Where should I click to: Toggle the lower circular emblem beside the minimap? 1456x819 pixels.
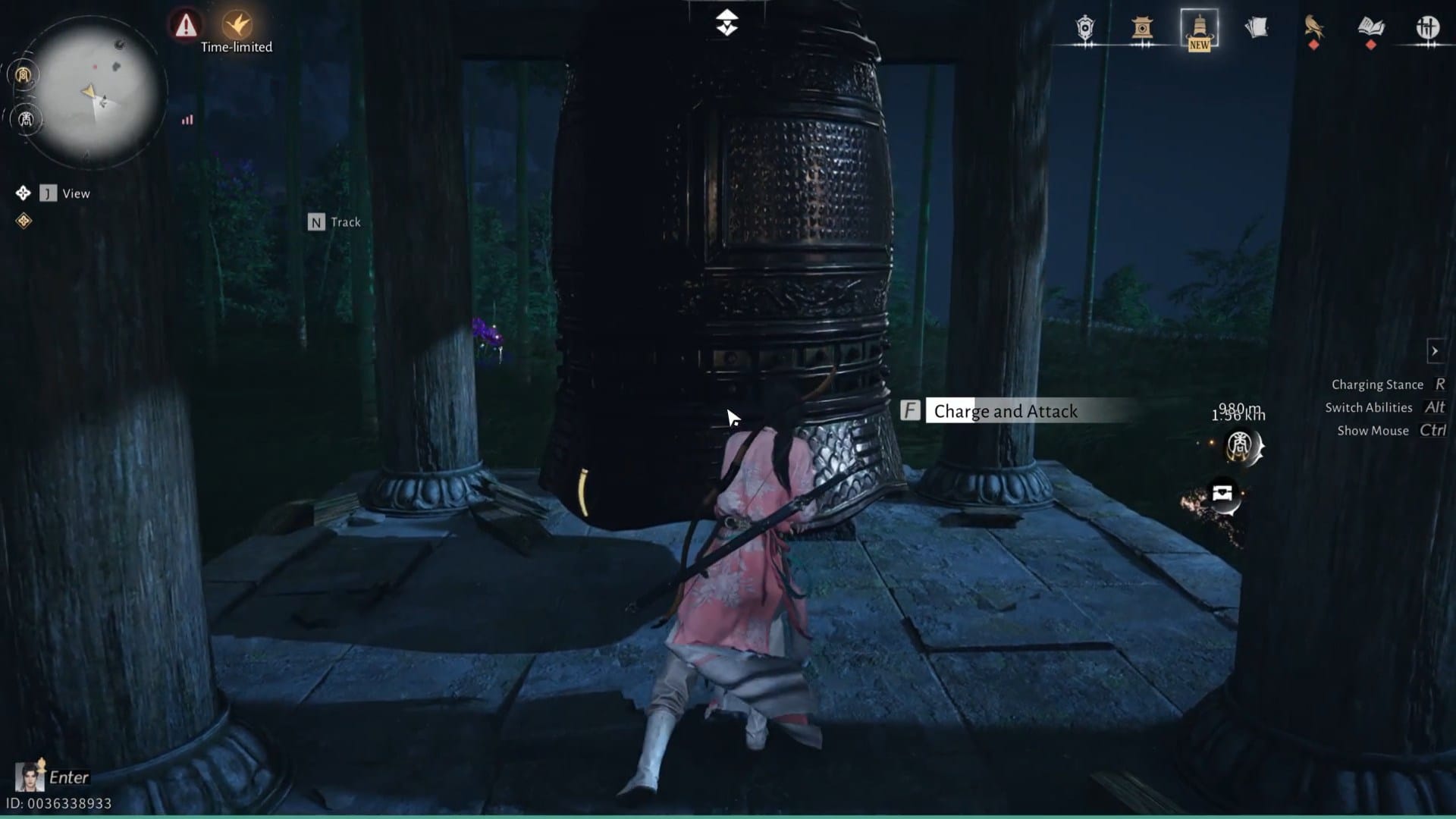point(25,119)
